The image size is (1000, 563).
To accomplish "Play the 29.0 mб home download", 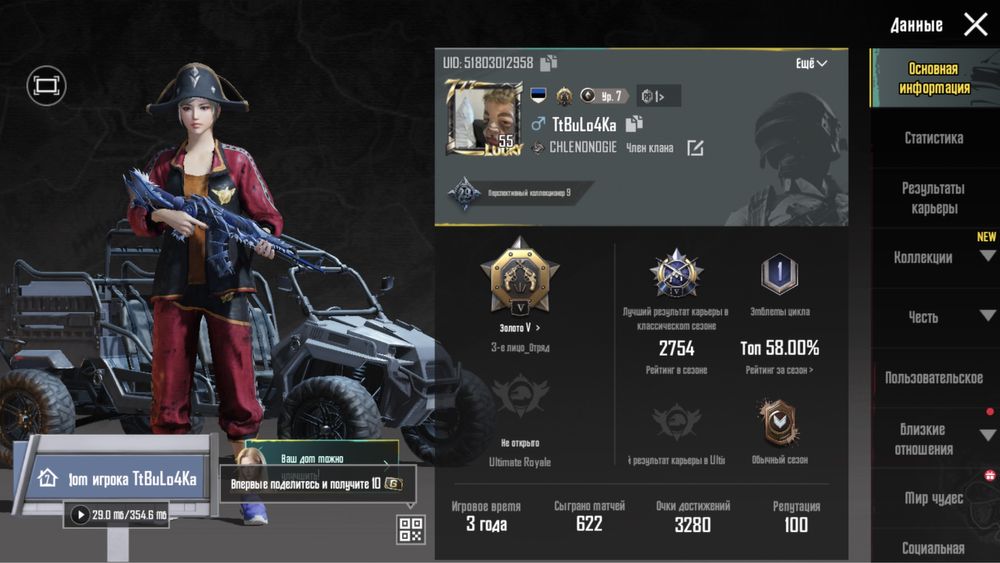I will click(x=80, y=514).
